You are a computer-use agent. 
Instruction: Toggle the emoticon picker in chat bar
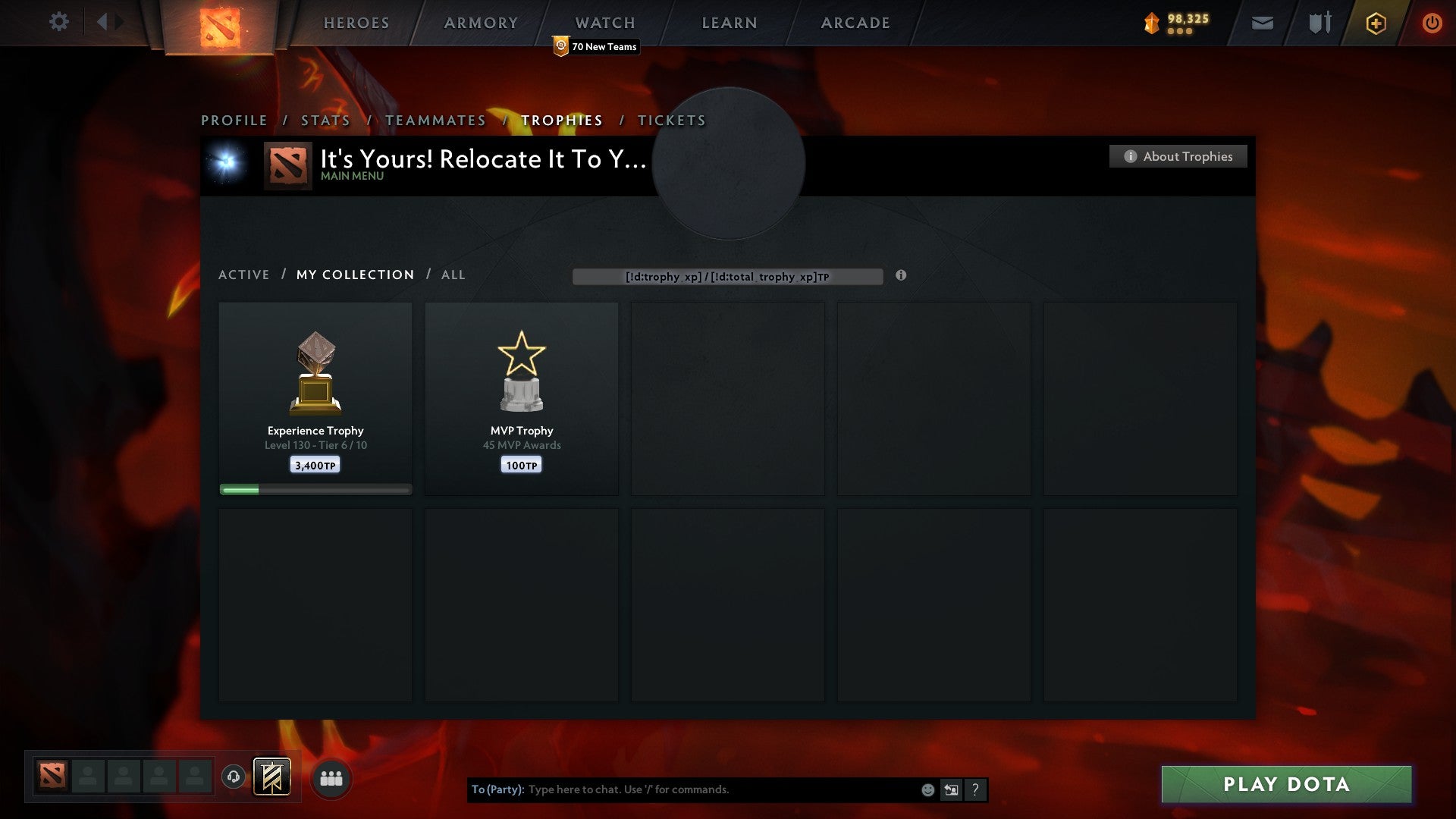pyautogui.click(x=928, y=789)
